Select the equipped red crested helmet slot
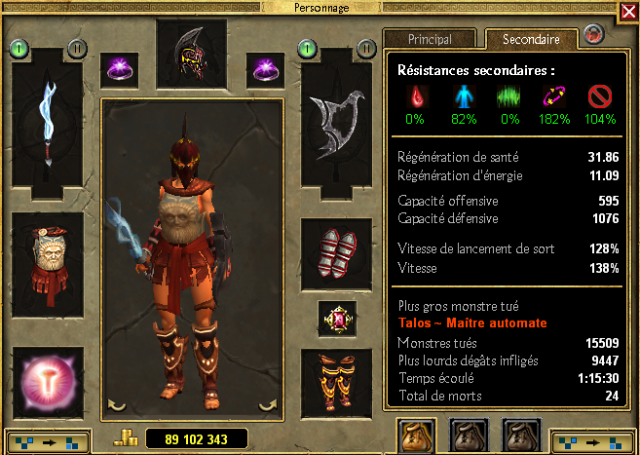640x455 pixels. [192, 52]
